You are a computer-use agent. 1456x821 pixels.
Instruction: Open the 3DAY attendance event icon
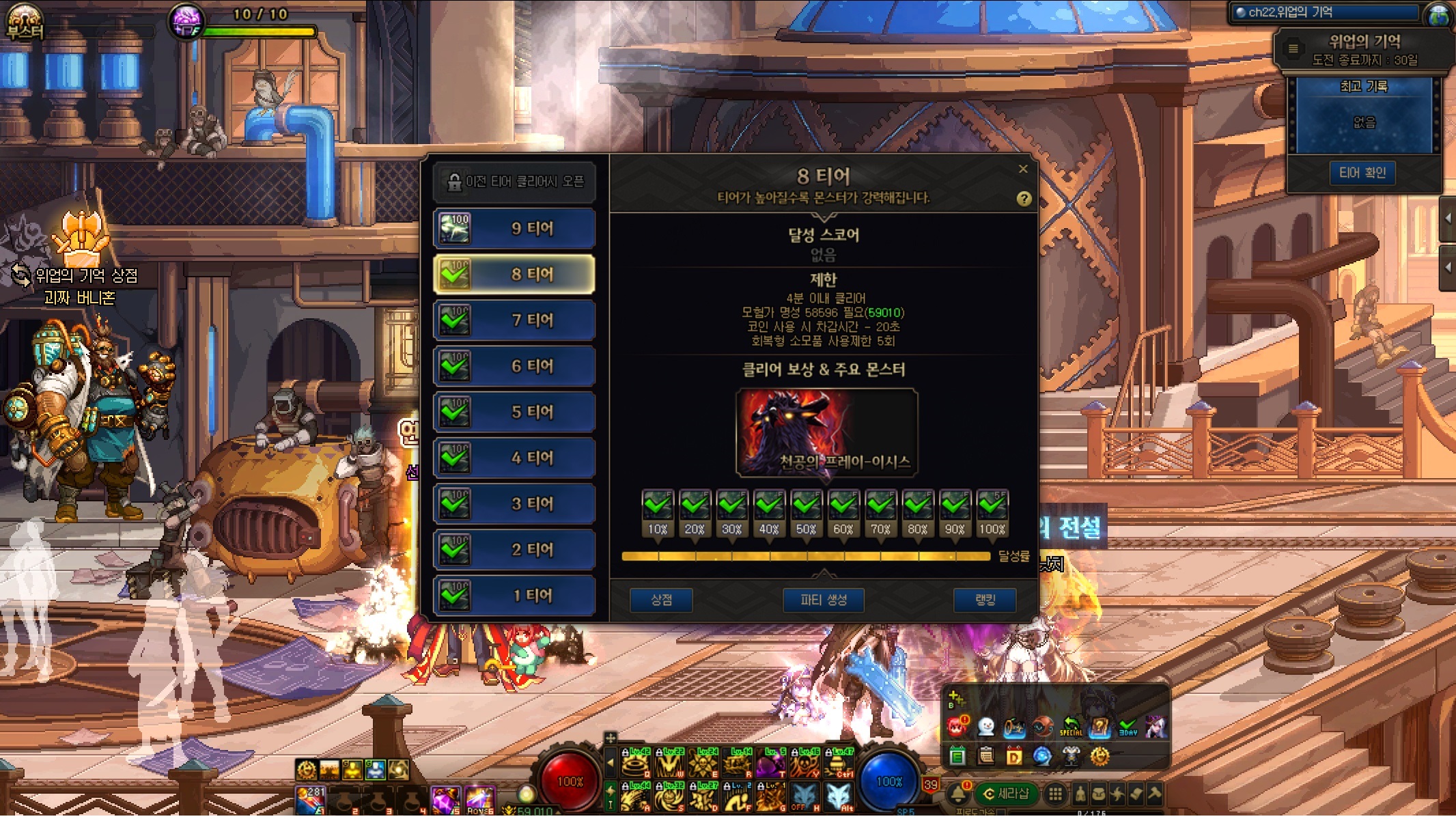[1128, 726]
